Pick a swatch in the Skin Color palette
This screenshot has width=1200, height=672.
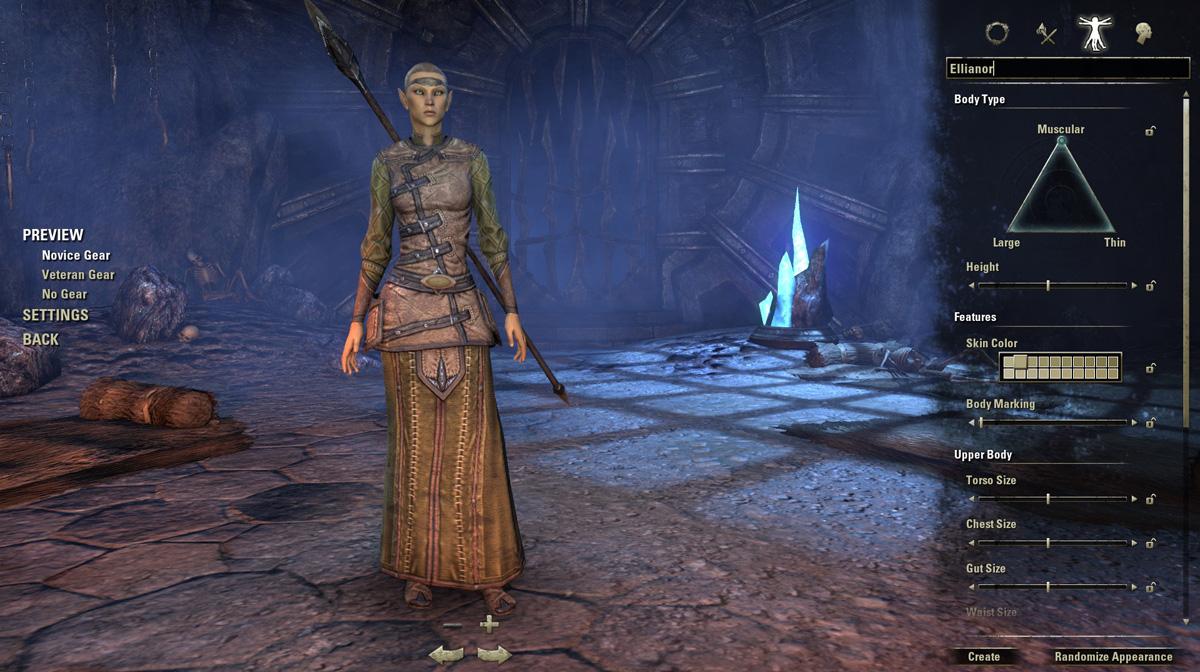(x=1060, y=367)
